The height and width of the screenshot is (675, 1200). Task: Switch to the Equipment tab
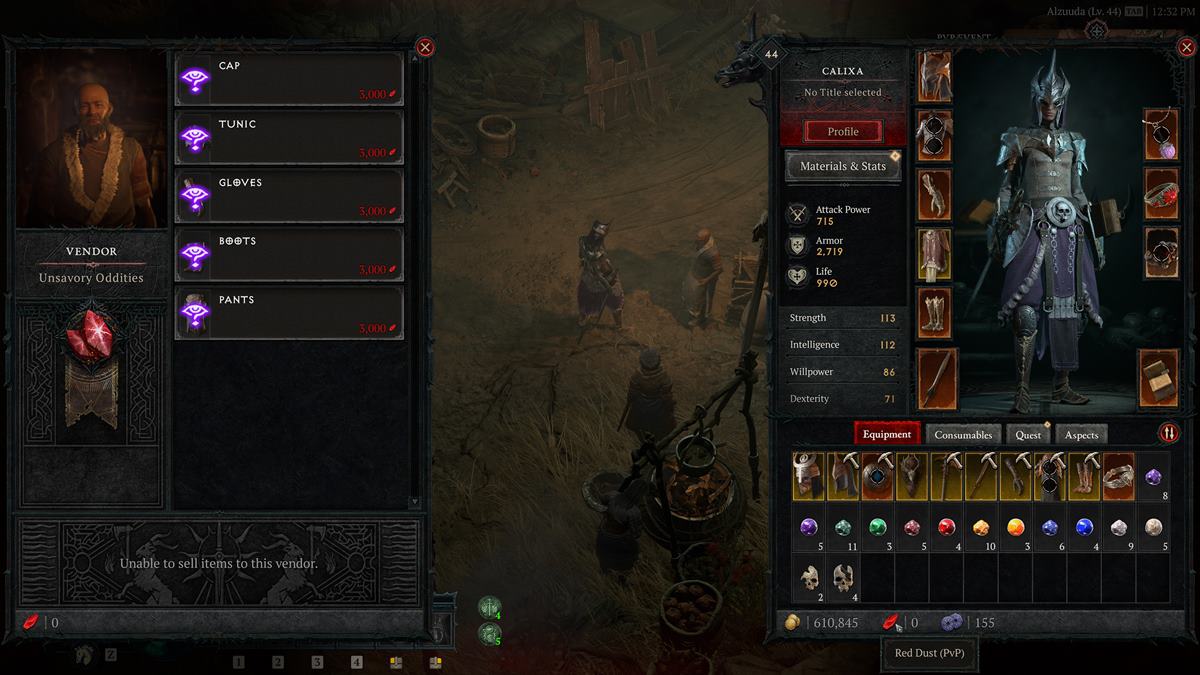(x=887, y=434)
